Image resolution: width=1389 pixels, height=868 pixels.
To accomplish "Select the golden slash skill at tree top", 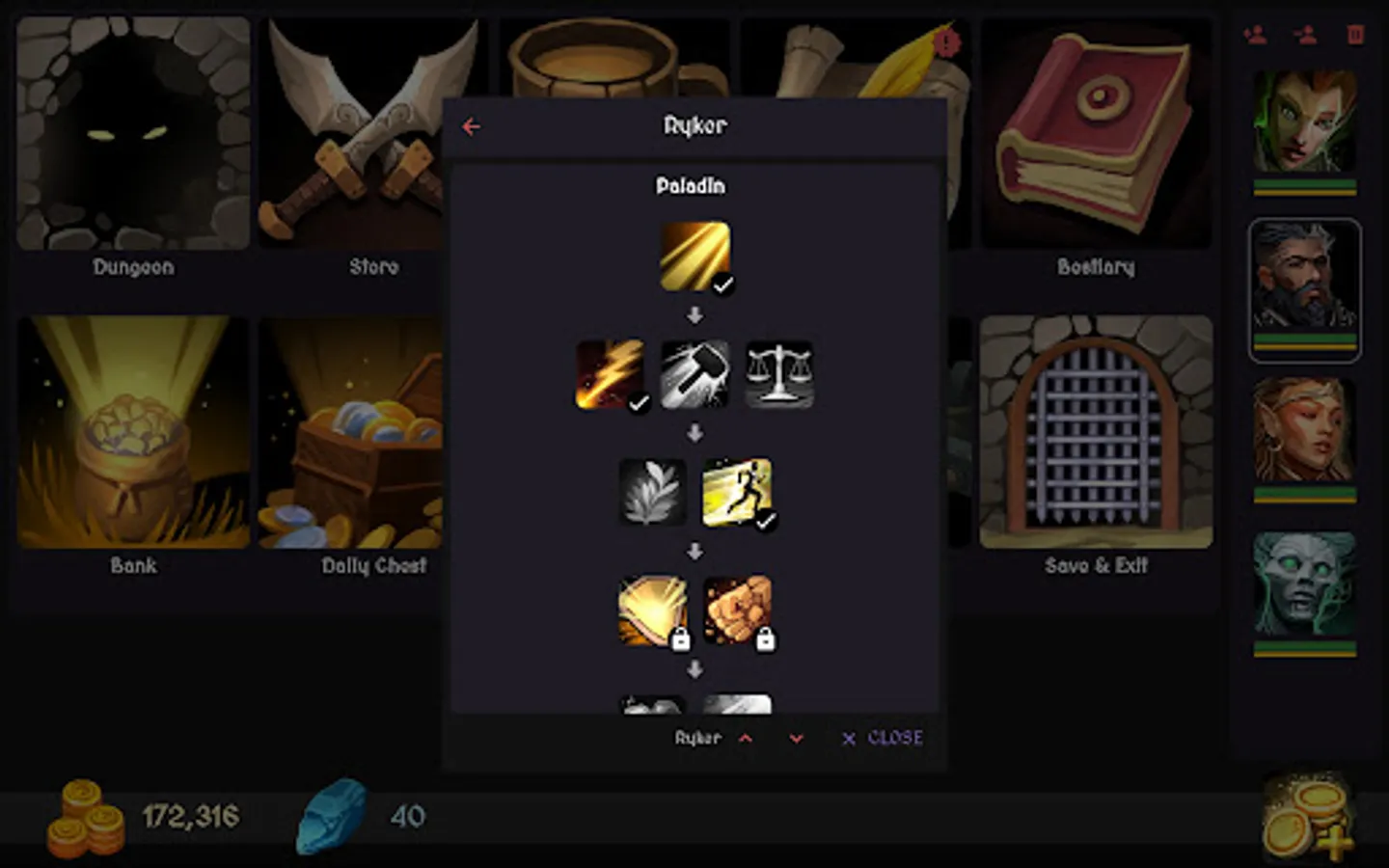I will coord(694,256).
